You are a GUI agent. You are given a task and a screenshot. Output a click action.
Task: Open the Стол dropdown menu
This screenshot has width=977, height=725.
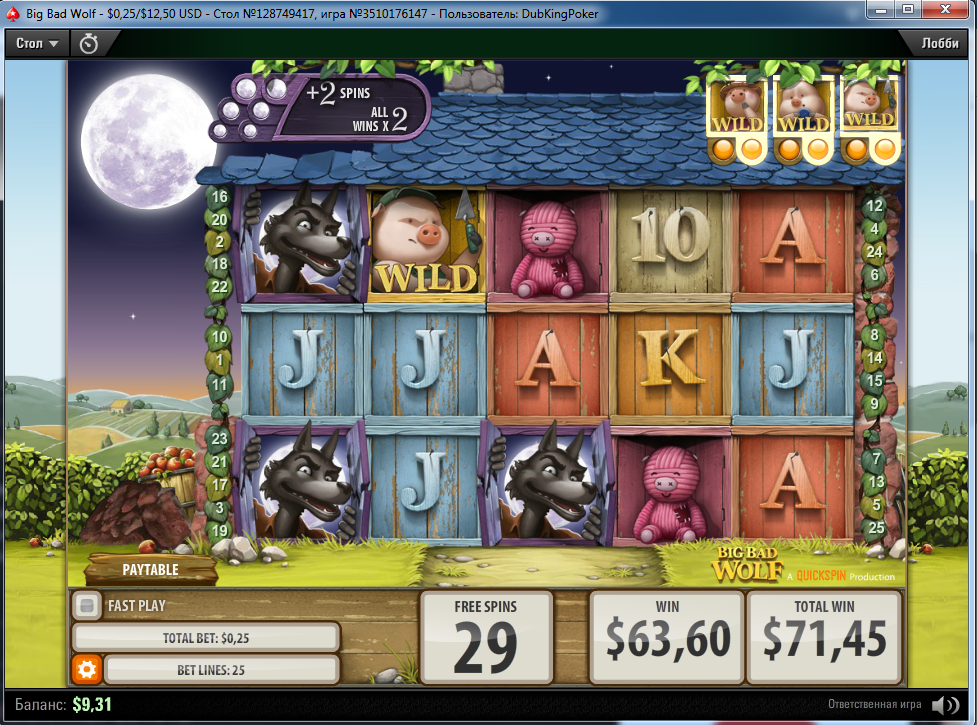pos(39,44)
